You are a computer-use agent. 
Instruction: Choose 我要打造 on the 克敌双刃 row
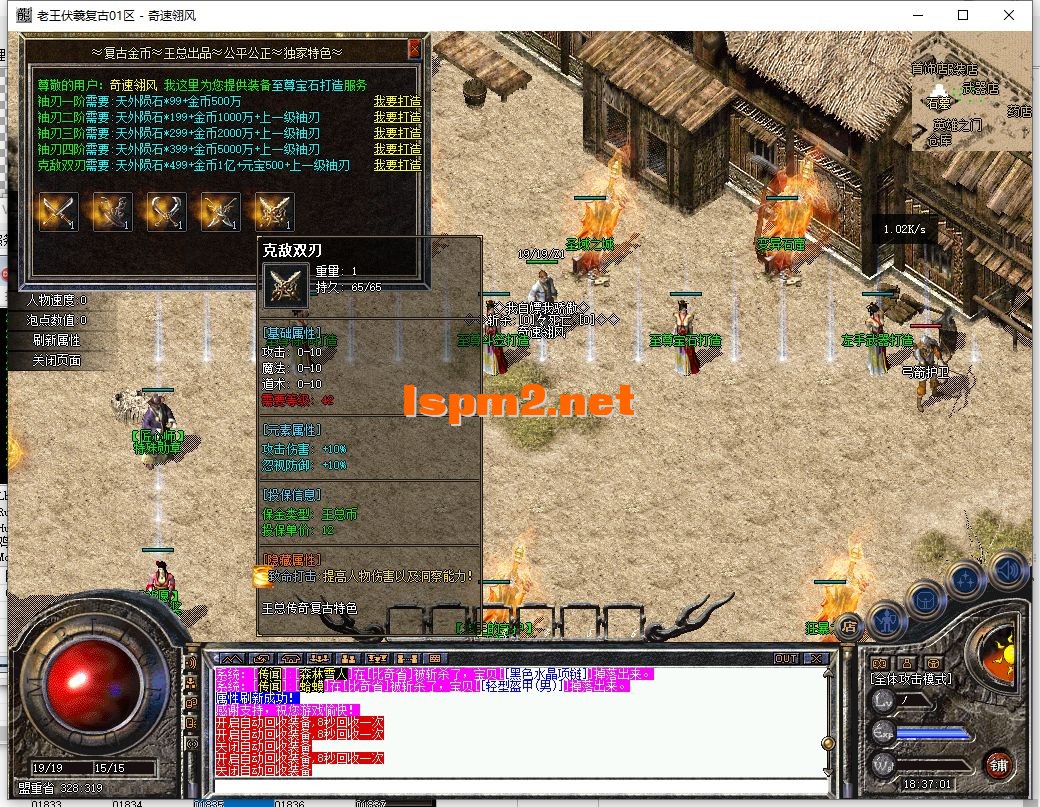pos(397,165)
